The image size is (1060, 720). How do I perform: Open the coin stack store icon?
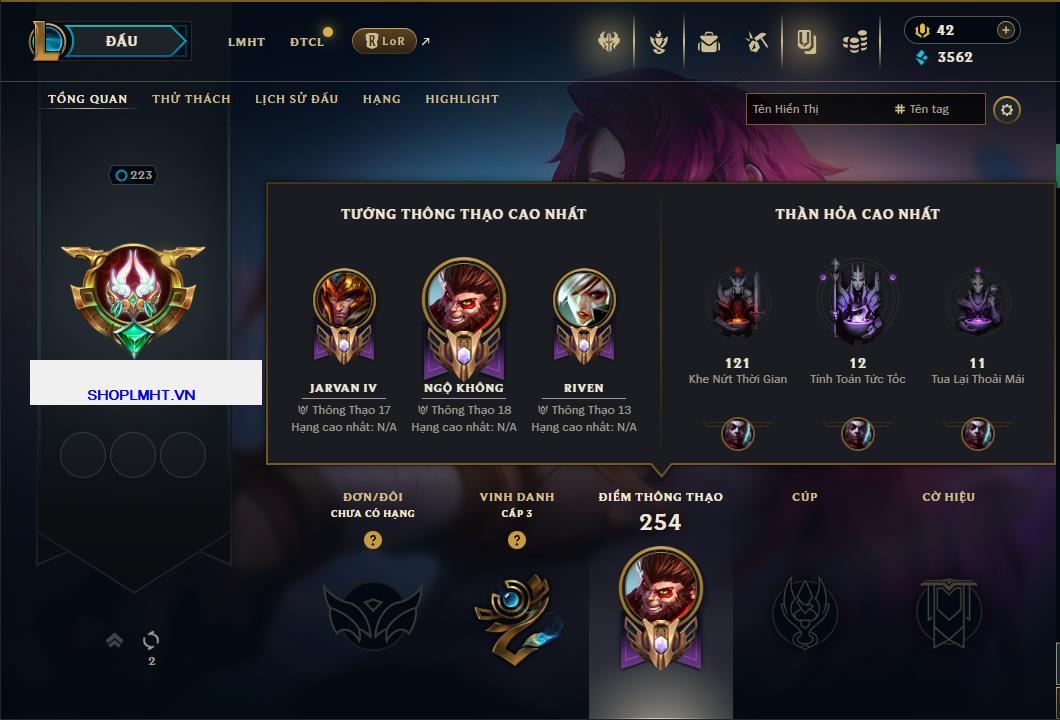854,42
